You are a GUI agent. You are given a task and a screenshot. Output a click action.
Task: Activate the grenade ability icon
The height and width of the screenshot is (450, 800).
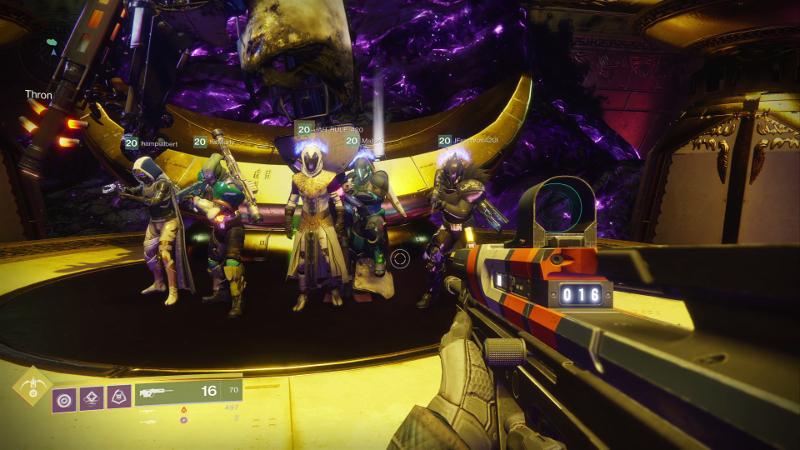coord(65,398)
